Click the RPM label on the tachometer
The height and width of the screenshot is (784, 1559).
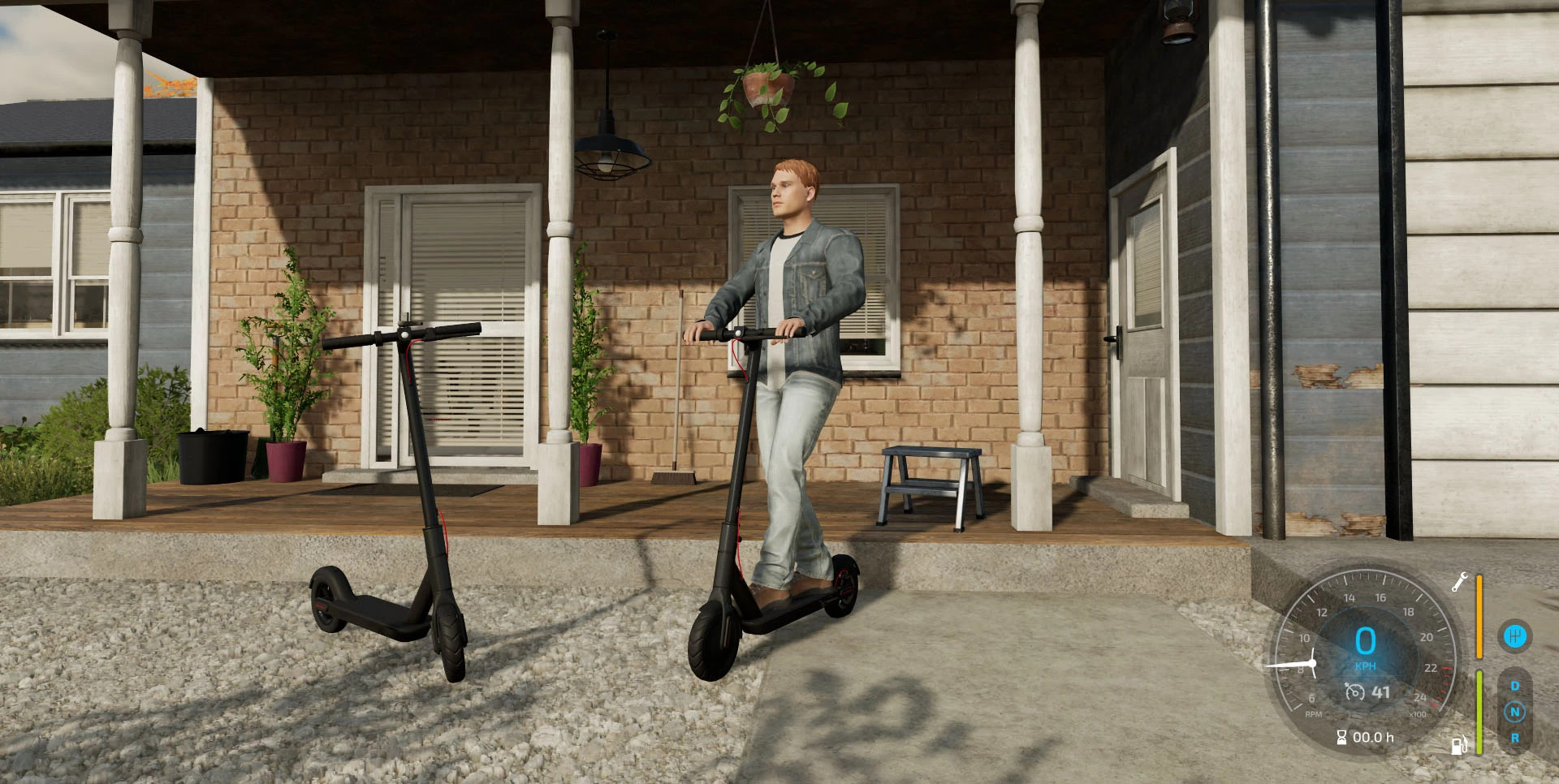(x=1313, y=713)
